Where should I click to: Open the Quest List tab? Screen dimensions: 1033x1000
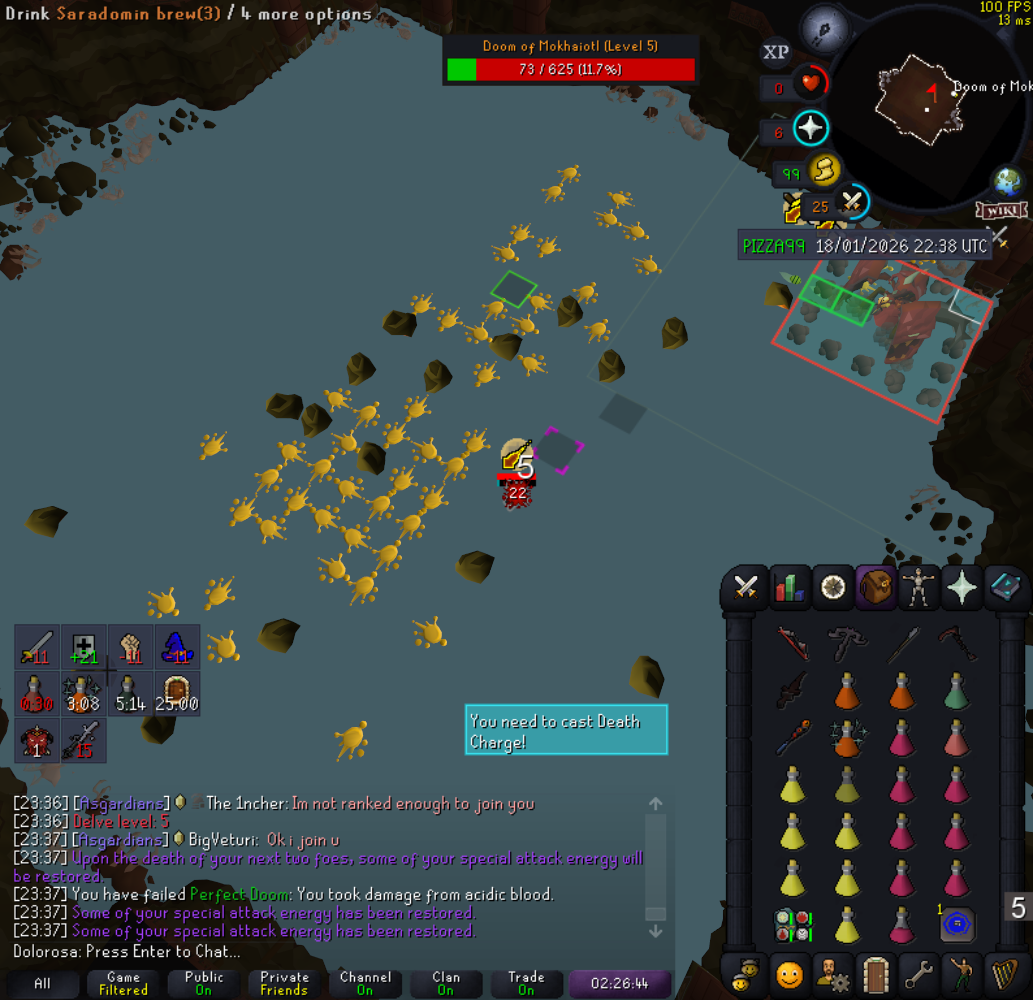pyautogui.click(x=833, y=588)
